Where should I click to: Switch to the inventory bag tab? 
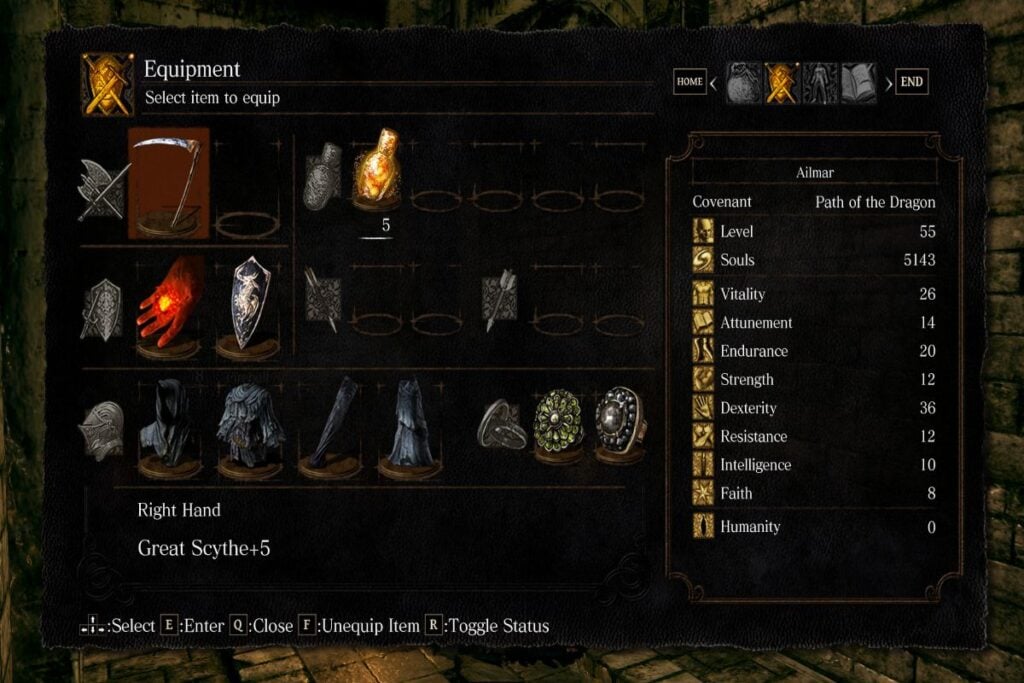click(743, 83)
